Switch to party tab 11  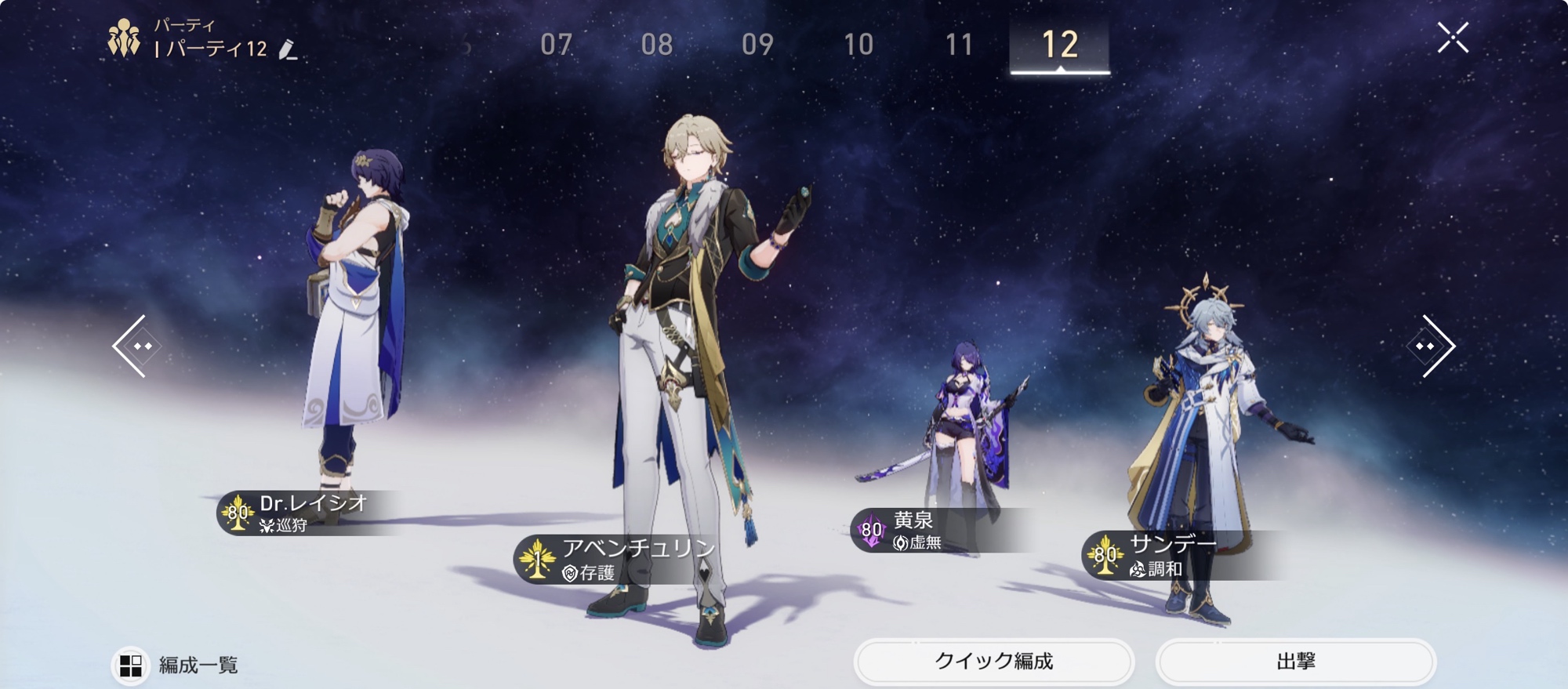pos(959,45)
